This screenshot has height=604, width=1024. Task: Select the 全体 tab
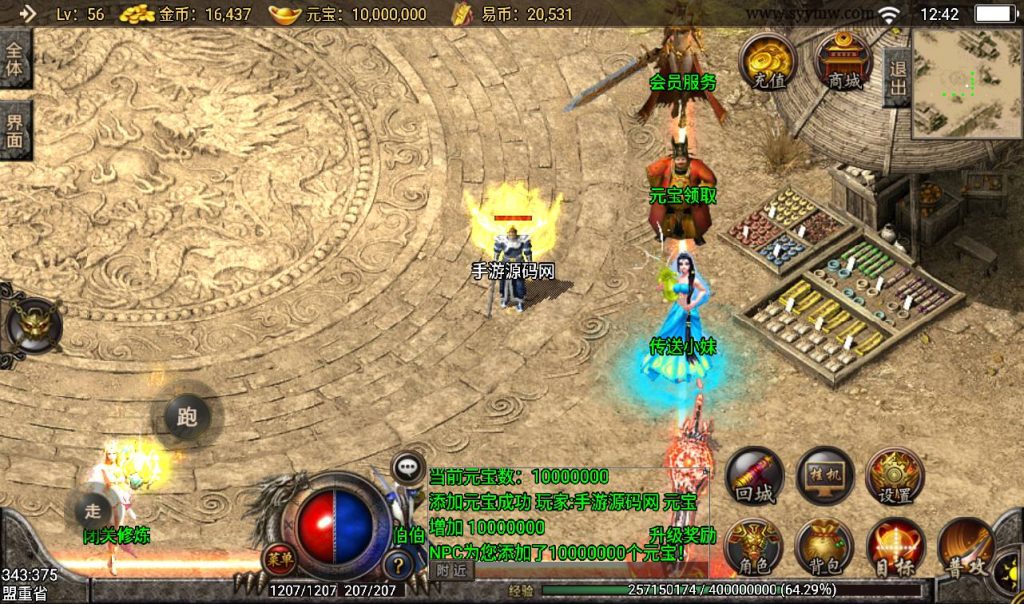(x=15, y=60)
